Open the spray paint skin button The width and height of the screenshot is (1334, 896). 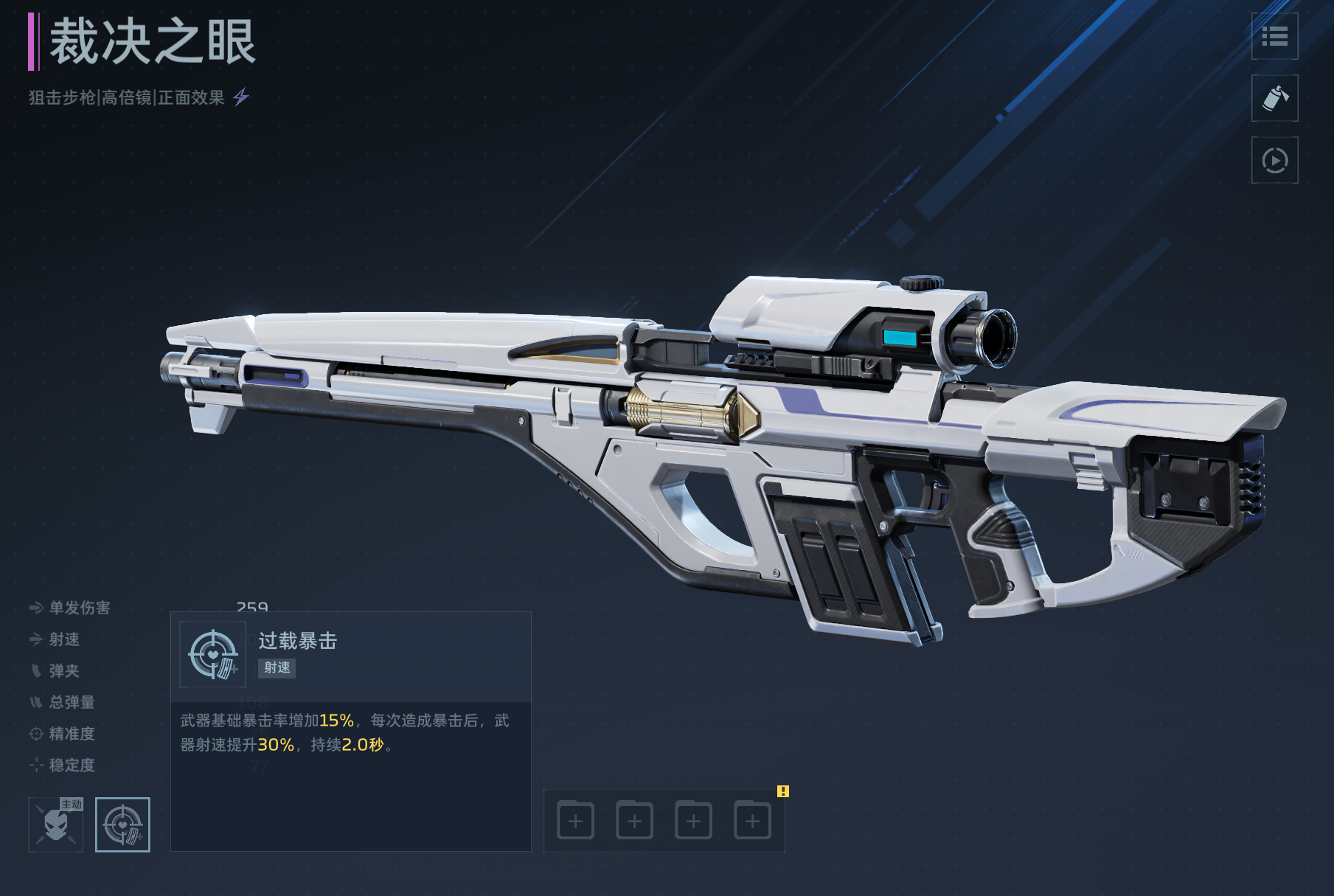[x=1274, y=98]
